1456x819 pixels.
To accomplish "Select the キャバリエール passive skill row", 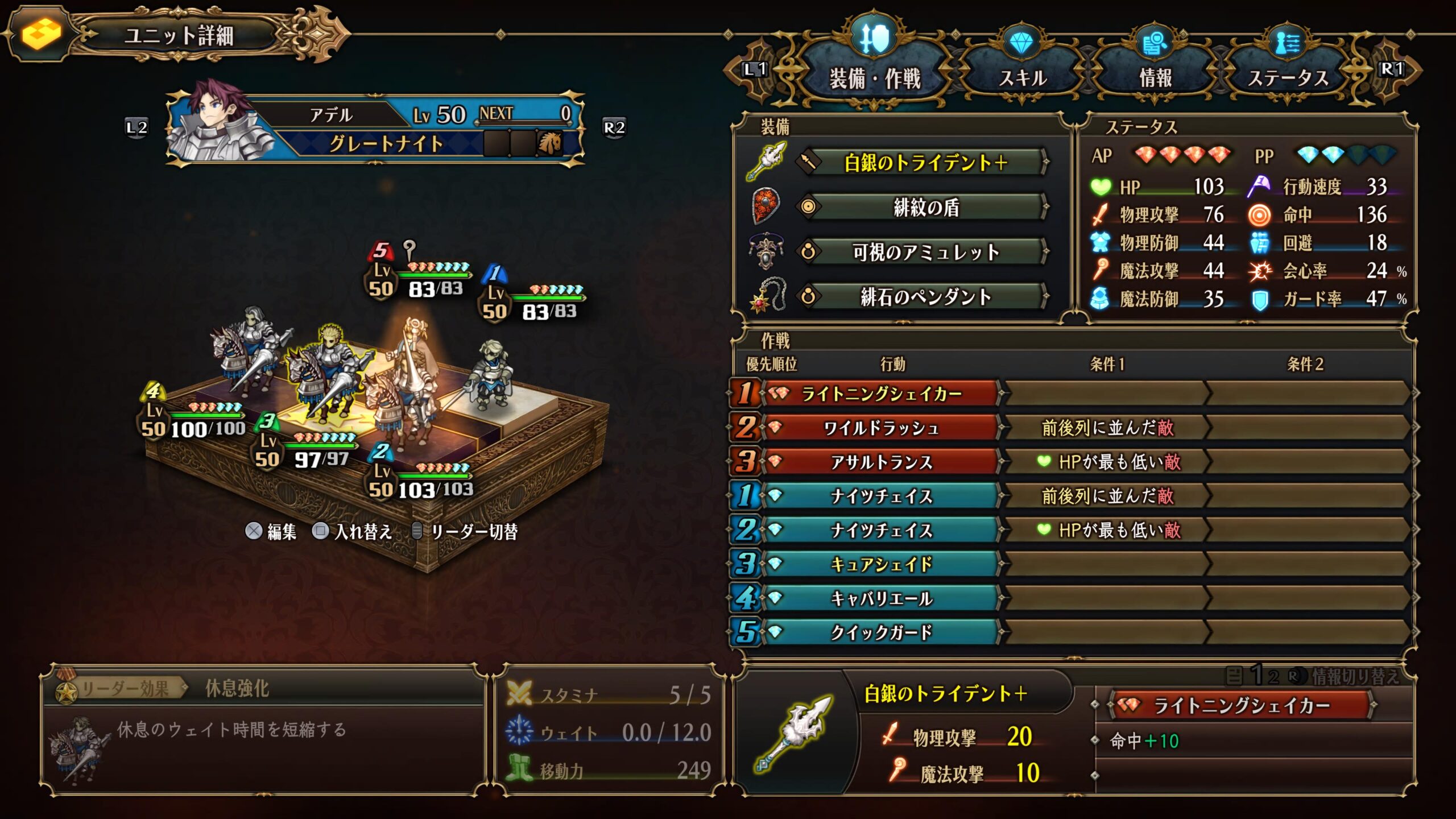I will [x=880, y=598].
